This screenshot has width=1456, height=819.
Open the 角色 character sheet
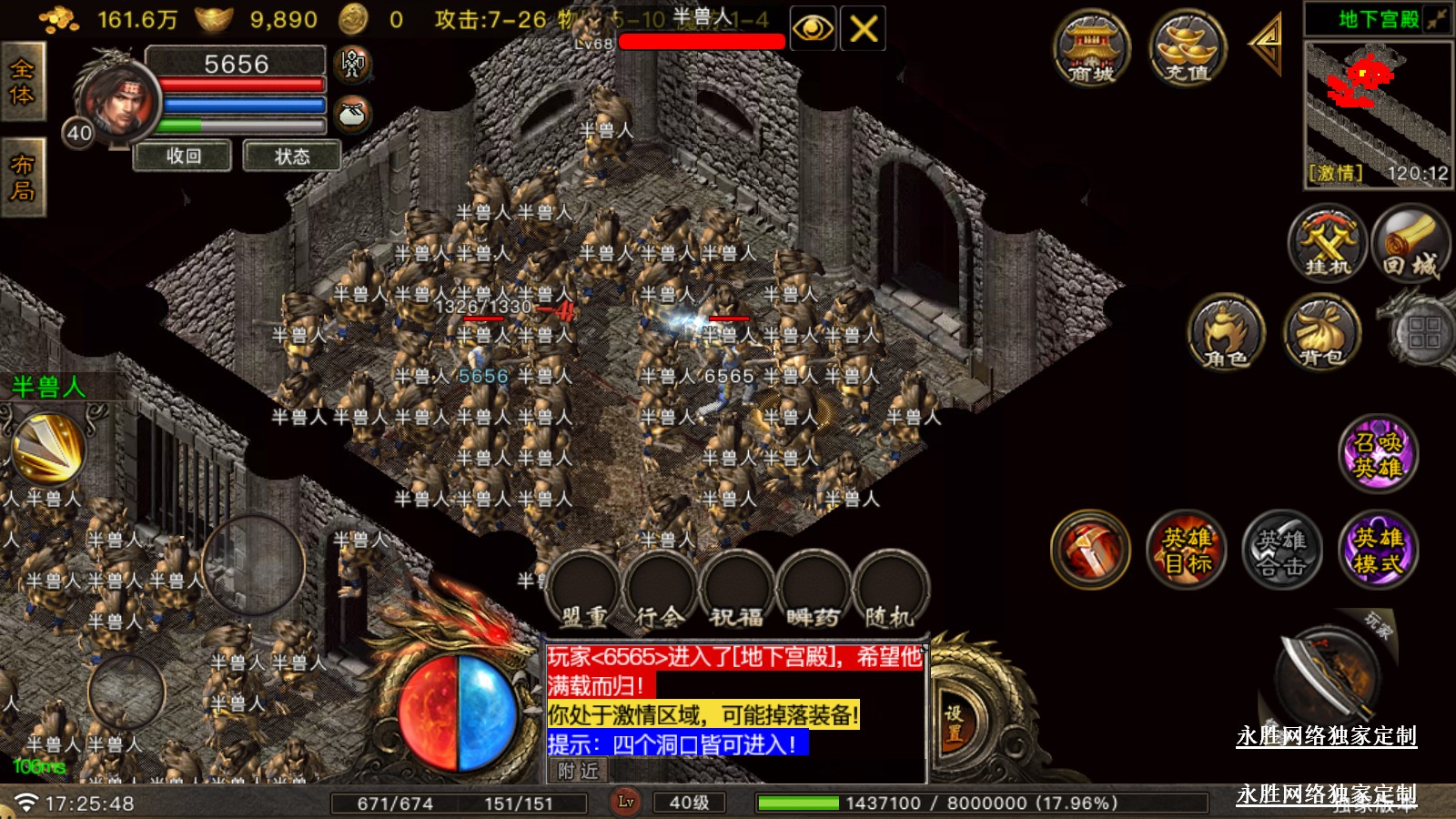pos(1226,333)
